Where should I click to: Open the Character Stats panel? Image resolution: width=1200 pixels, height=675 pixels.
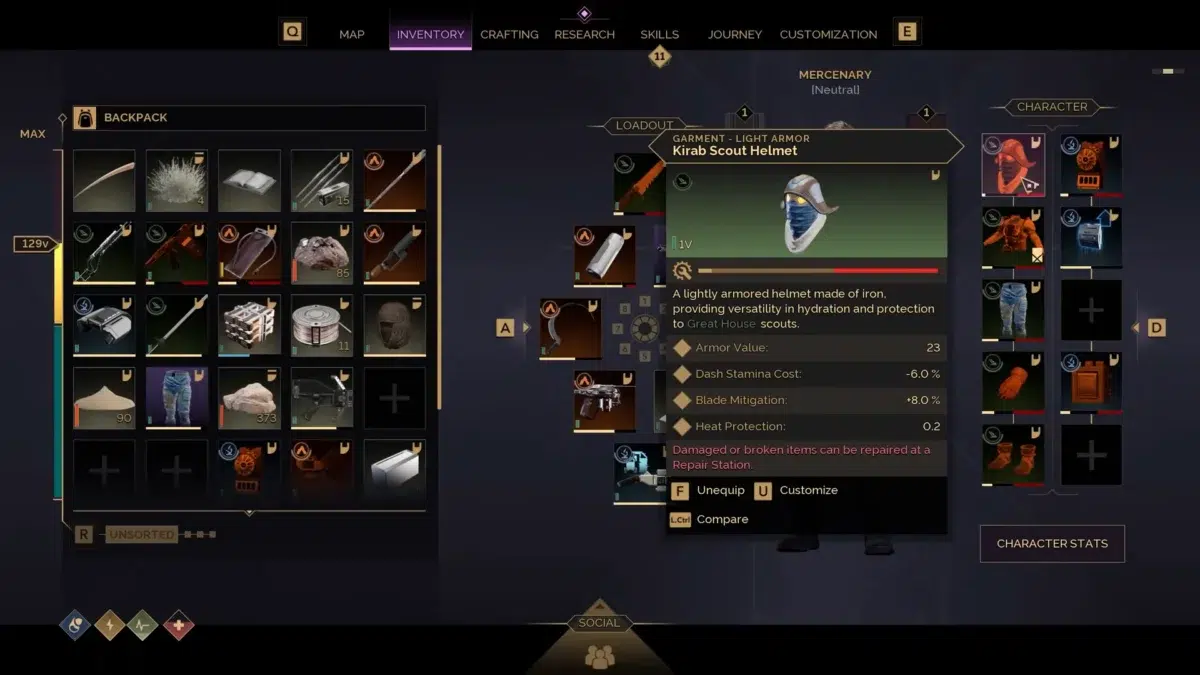click(x=1052, y=543)
